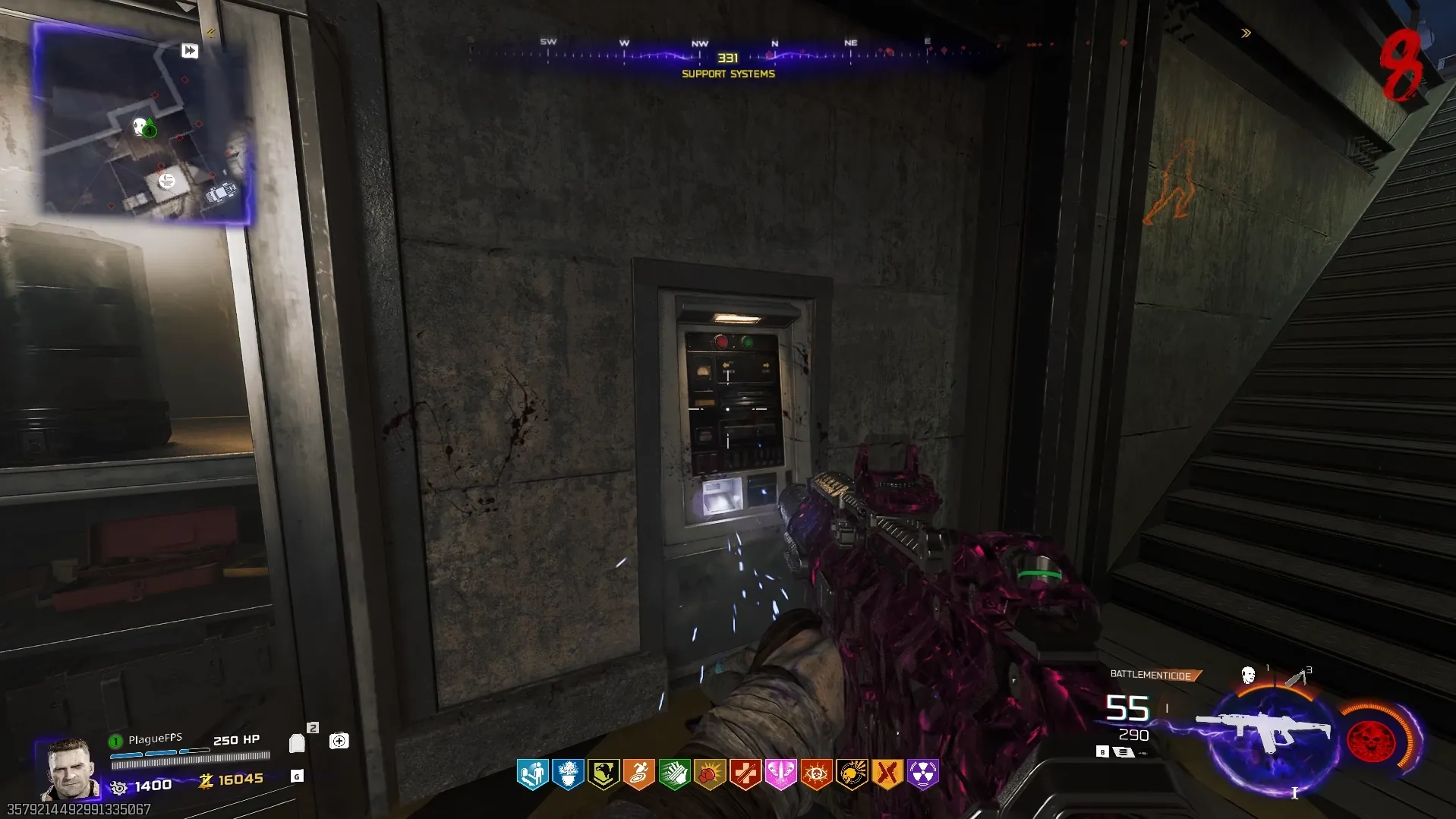Image resolution: width=1456 pixels, height=819 pixels.
Task: Activate the red skull field upgrade
Action: click(x=1371, y=739)
